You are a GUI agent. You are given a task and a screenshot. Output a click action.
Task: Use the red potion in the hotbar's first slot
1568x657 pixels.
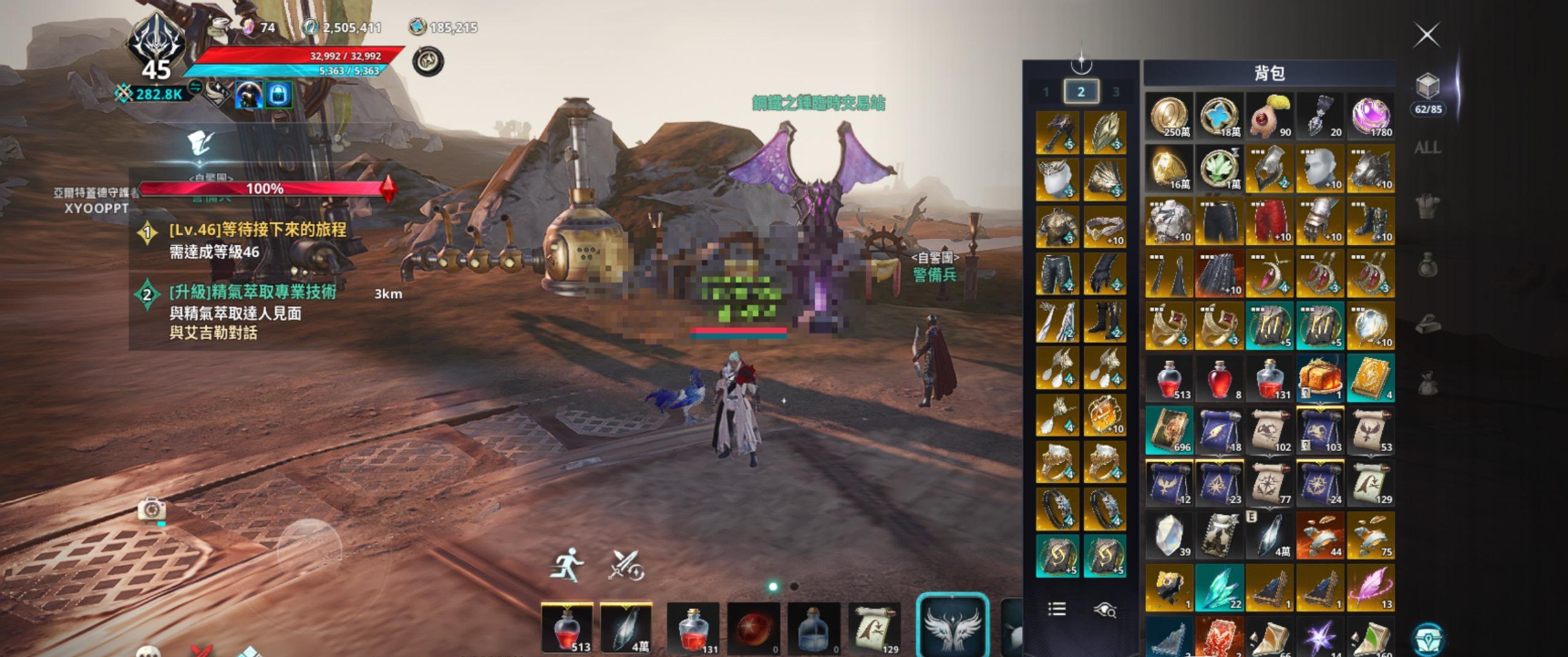pos(567,629)
